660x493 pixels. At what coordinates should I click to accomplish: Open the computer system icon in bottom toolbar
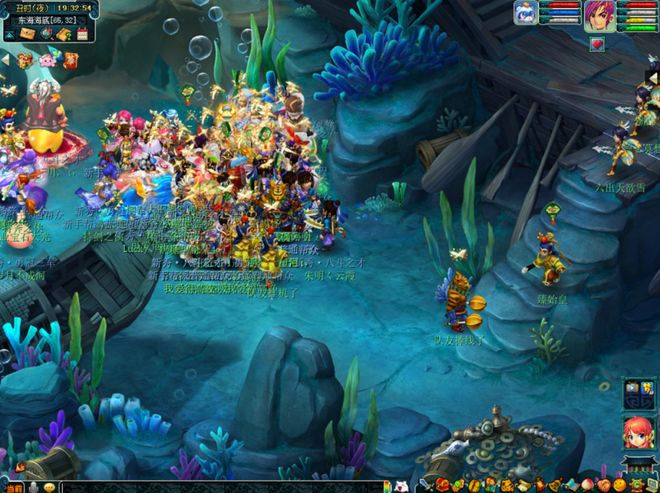coord(650,485)
